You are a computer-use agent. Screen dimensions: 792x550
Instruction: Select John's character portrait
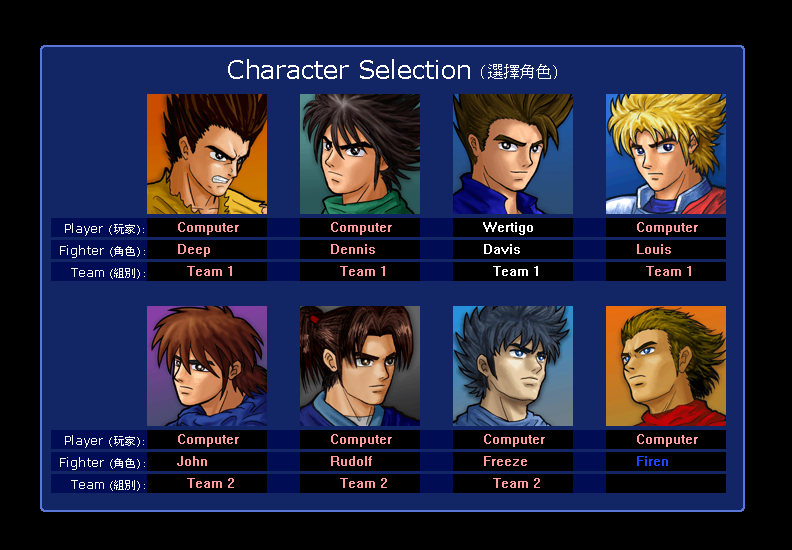pos(207,366)
